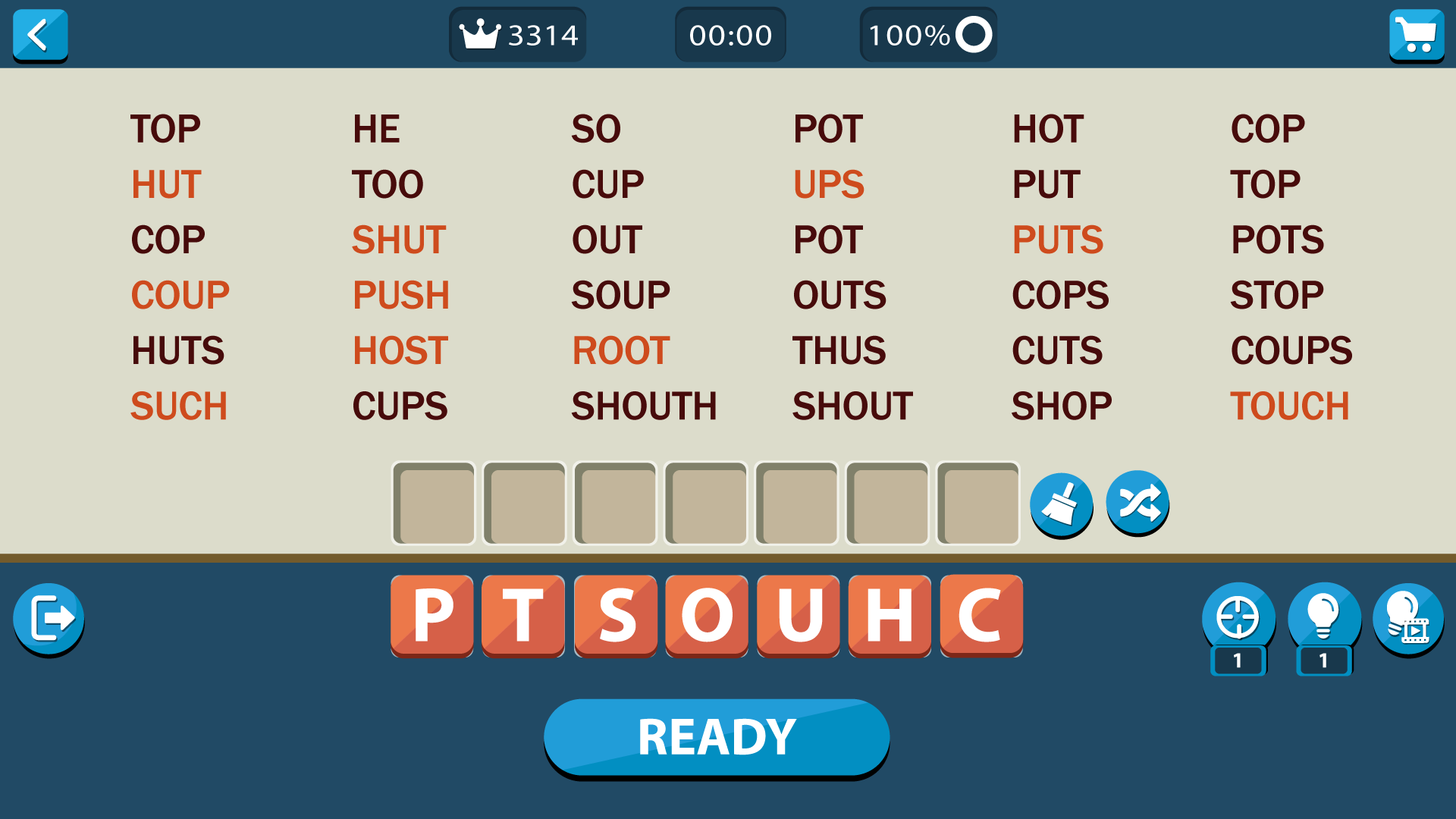
Task: Click the timer showing 00:00
Action: (x=730, y=34)
